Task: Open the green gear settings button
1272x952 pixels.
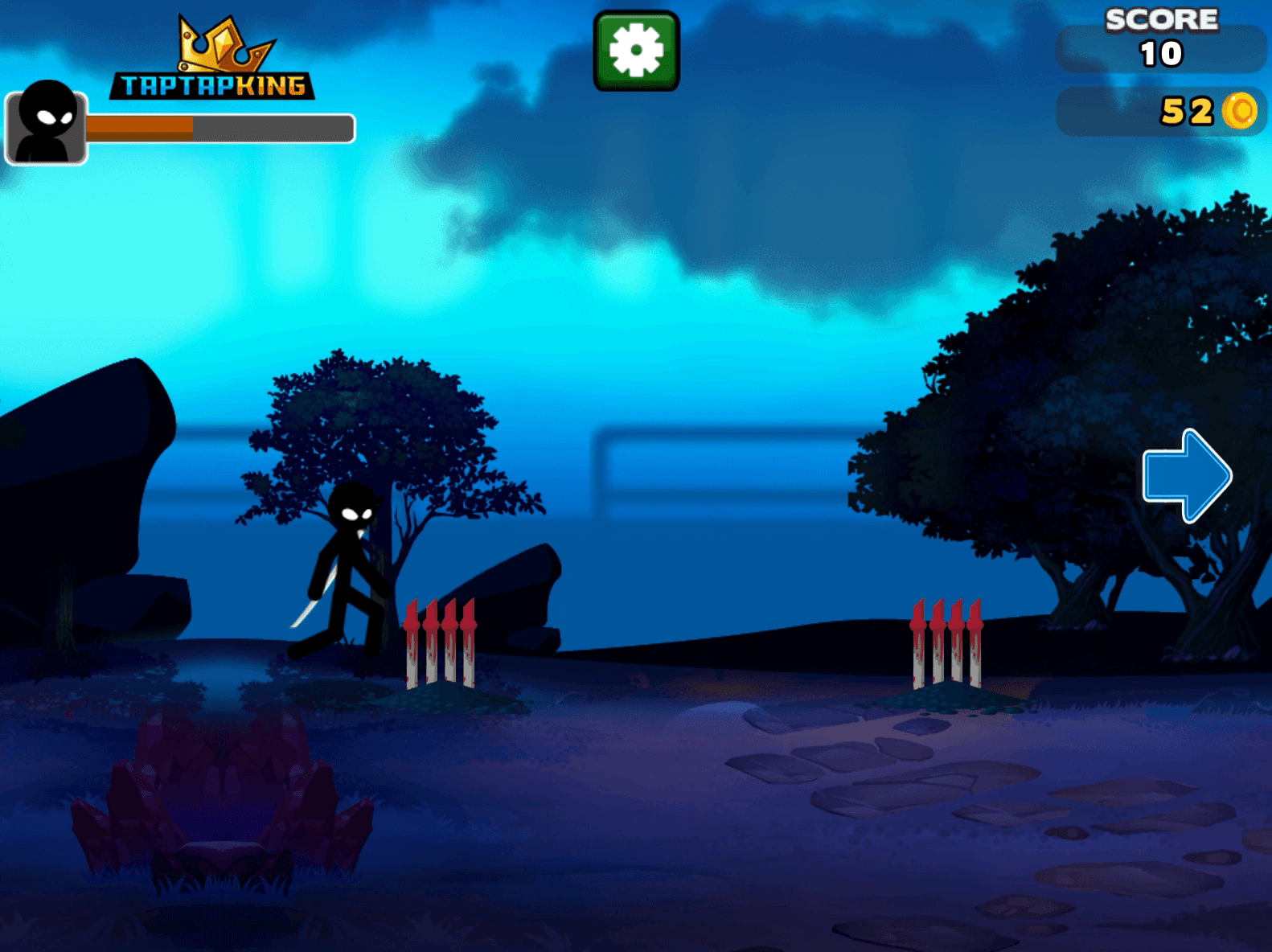Action: (636, 51)
